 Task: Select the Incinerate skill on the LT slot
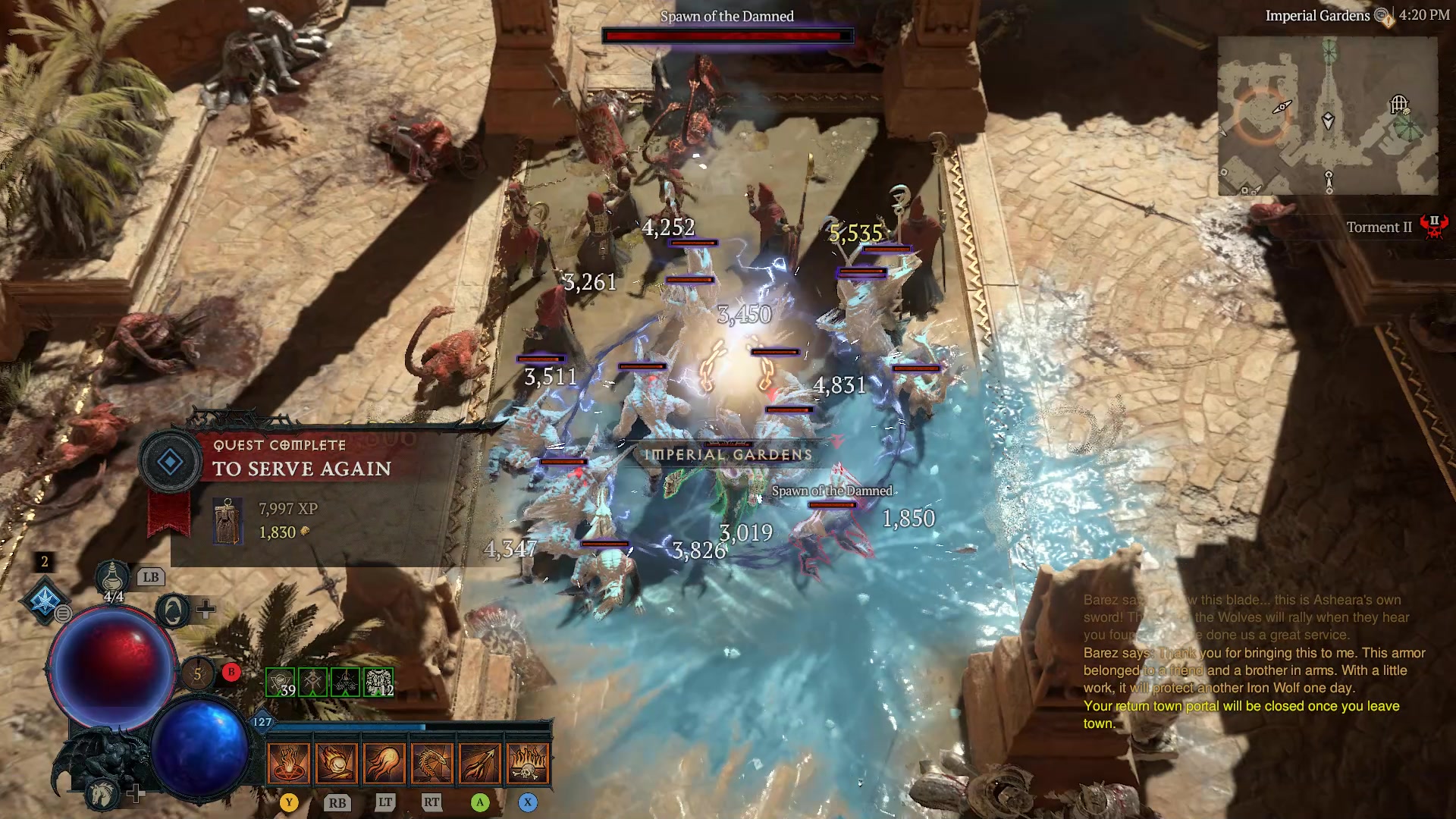click(385, 764)
